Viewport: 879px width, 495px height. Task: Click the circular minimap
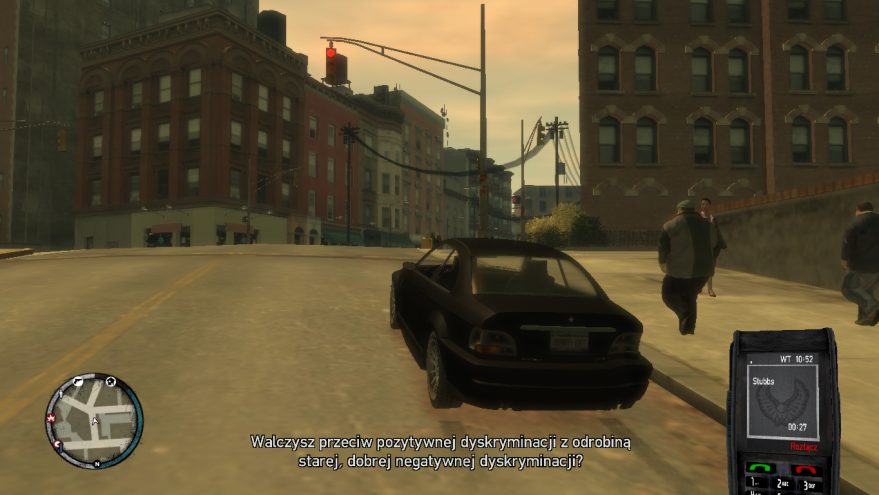tap(94, 421)
